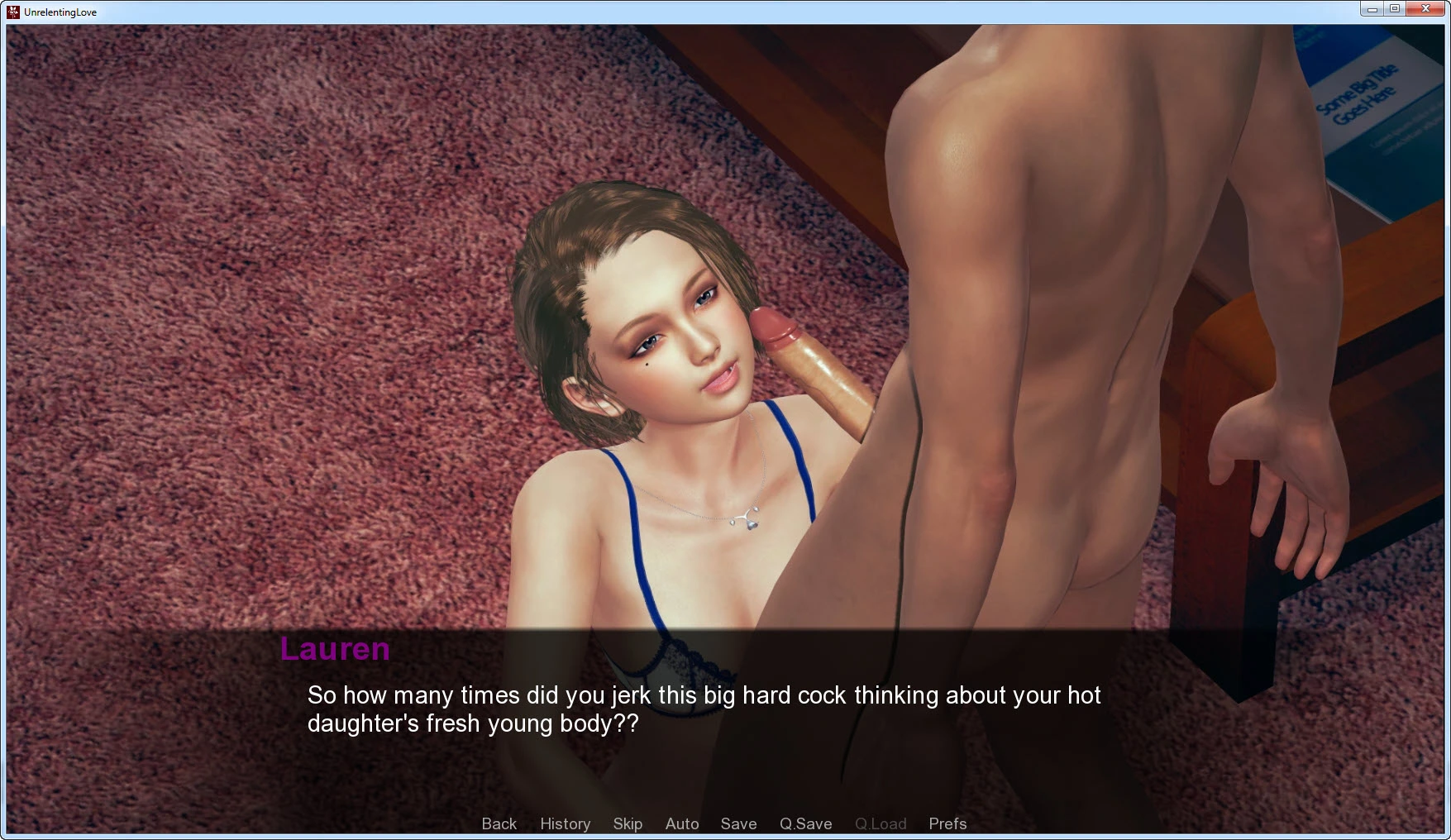This screenshot has height=840, width=1451.
Task: Minimize the game window
Action: pos(1372,9)
